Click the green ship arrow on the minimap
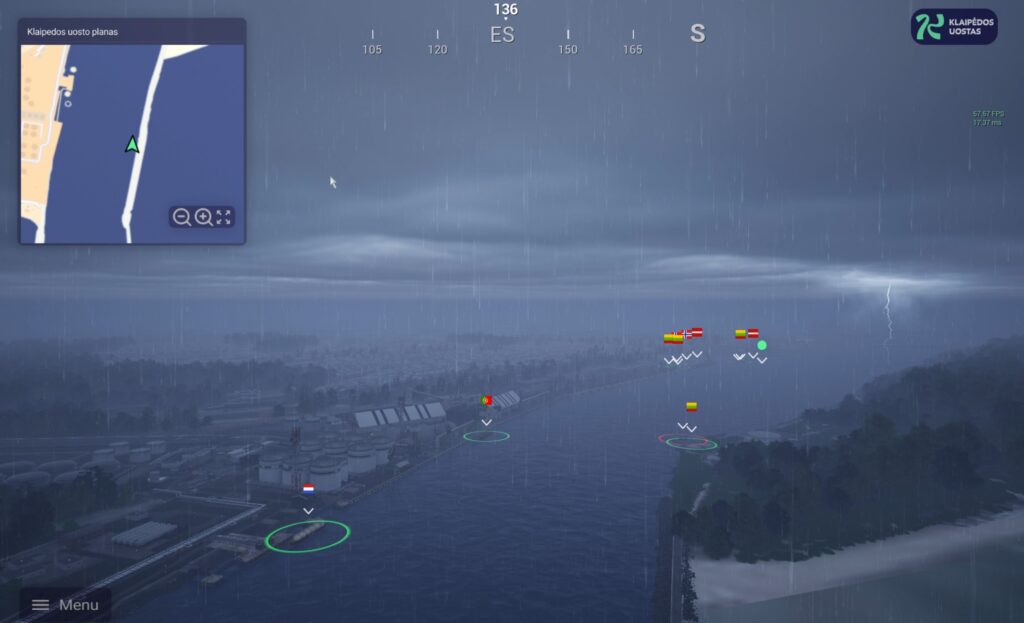The height and width of the screenshot is (623, 1024). (132, 144)
